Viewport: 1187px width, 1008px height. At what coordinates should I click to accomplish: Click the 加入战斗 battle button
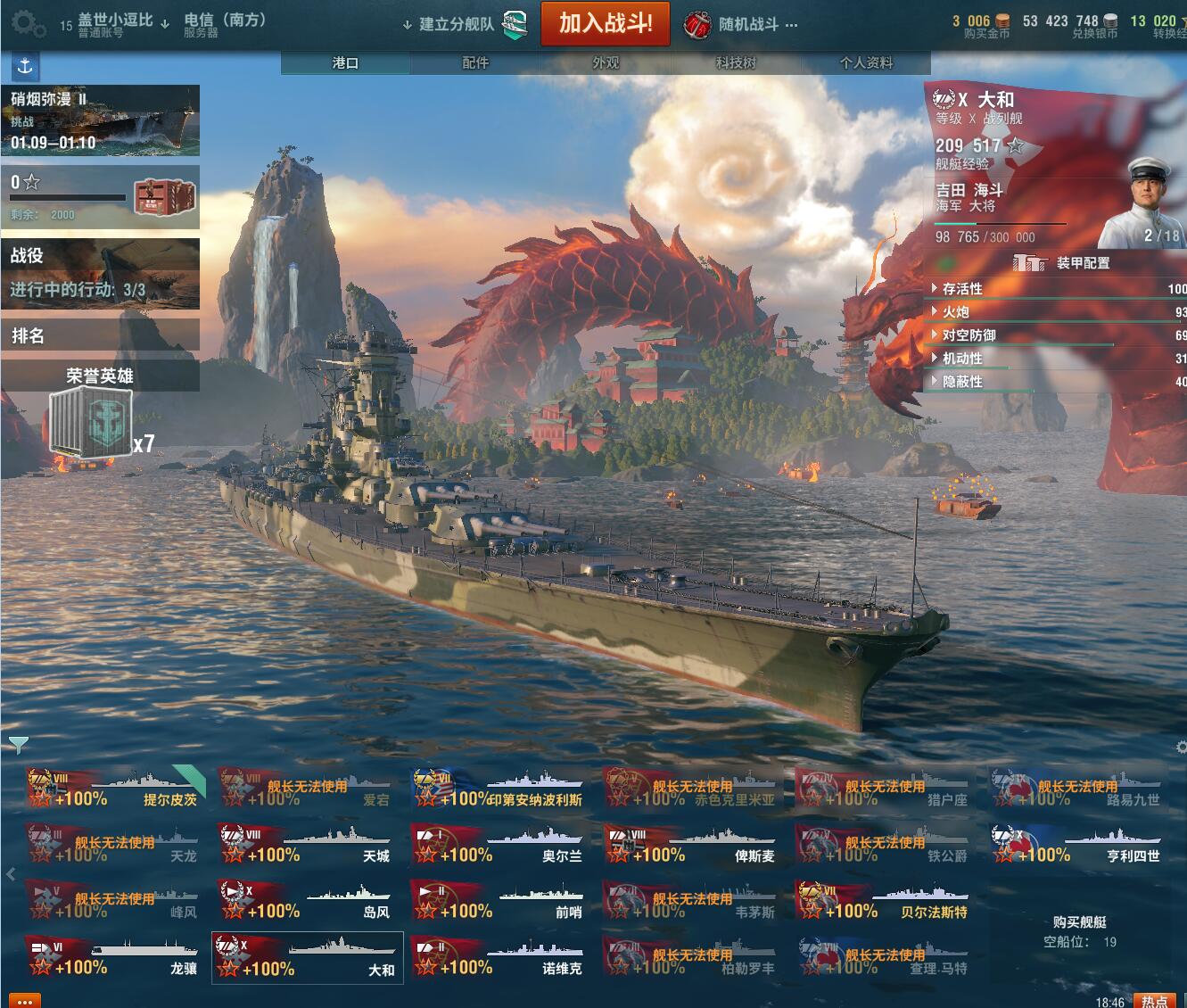[x=605, y=24]
